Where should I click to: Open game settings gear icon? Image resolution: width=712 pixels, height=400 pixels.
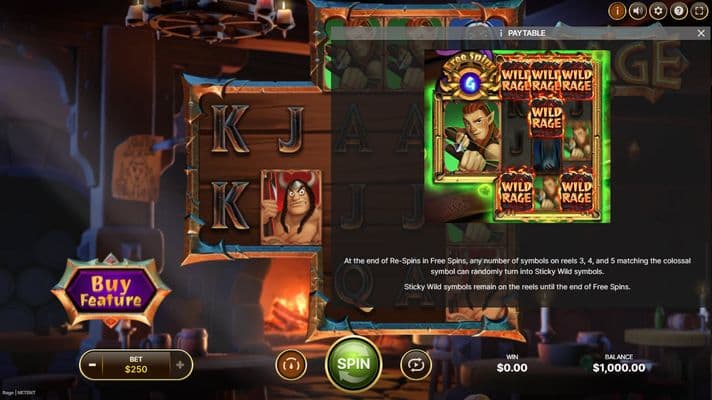pos(658,11)
